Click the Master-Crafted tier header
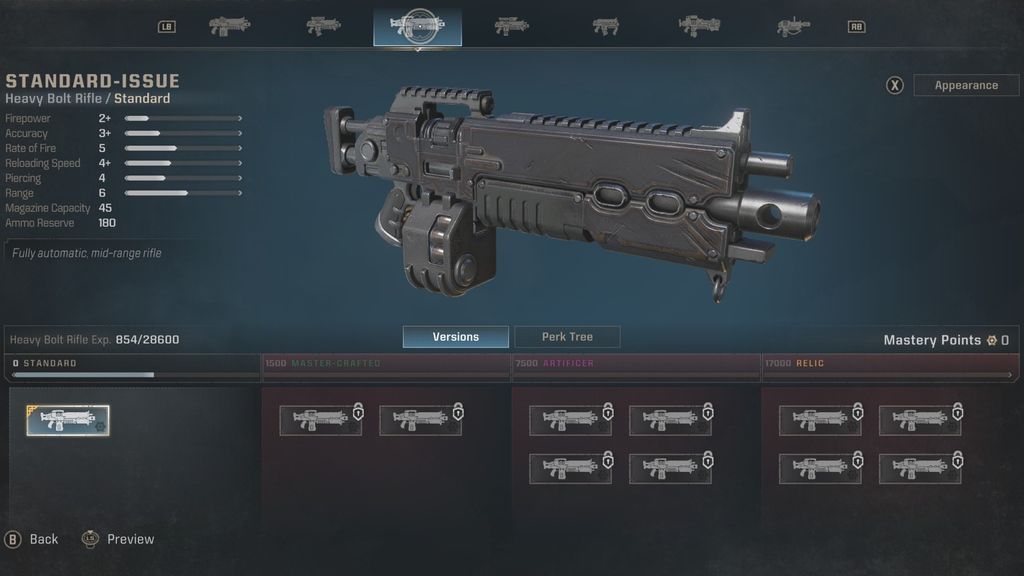1024x576 pixels. pos(385,364)
